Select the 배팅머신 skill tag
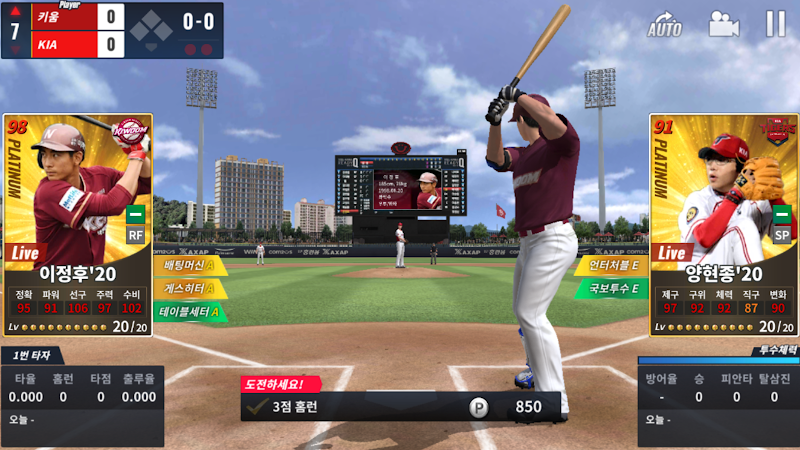This screenshot has height=450, width=800. tap(188, 266)
